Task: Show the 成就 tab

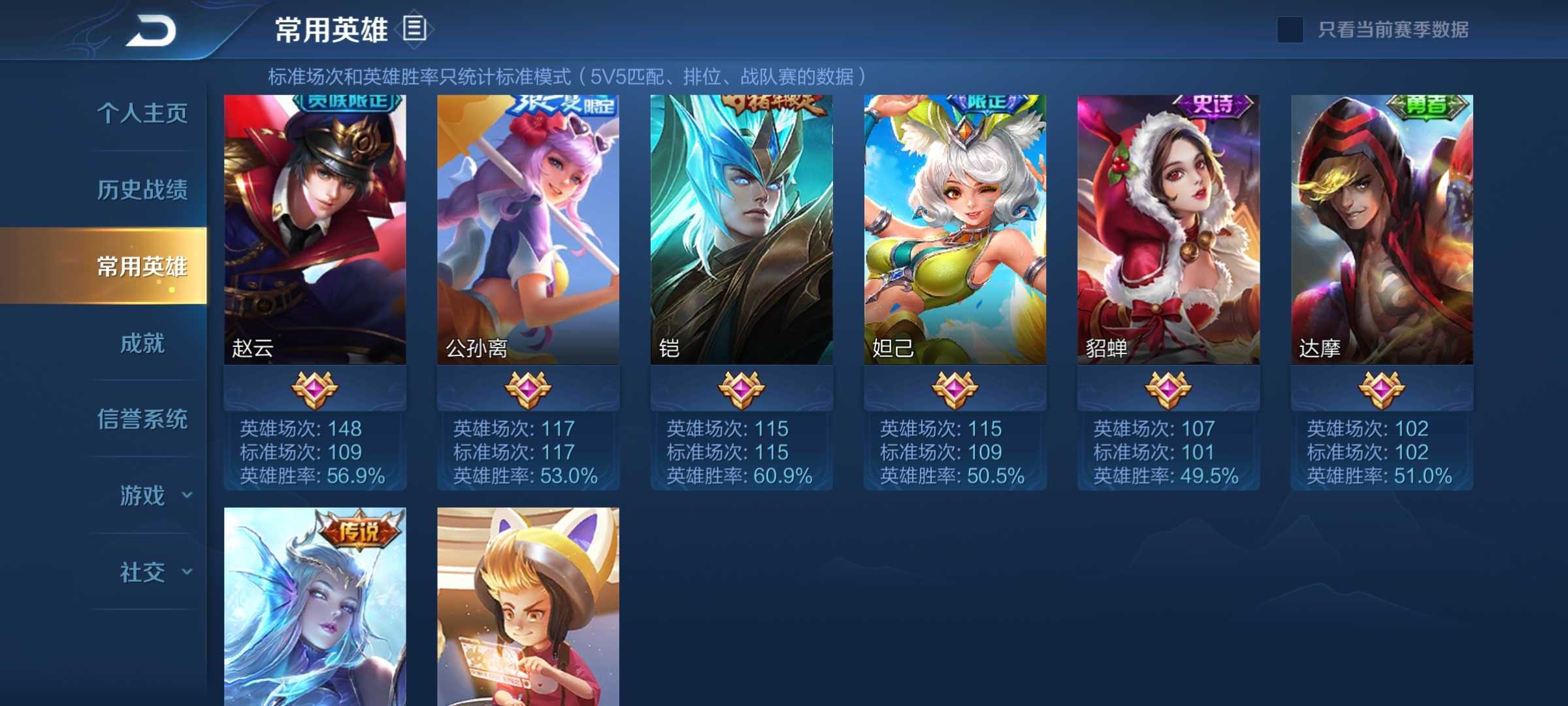Action: [x=142, y=343]
